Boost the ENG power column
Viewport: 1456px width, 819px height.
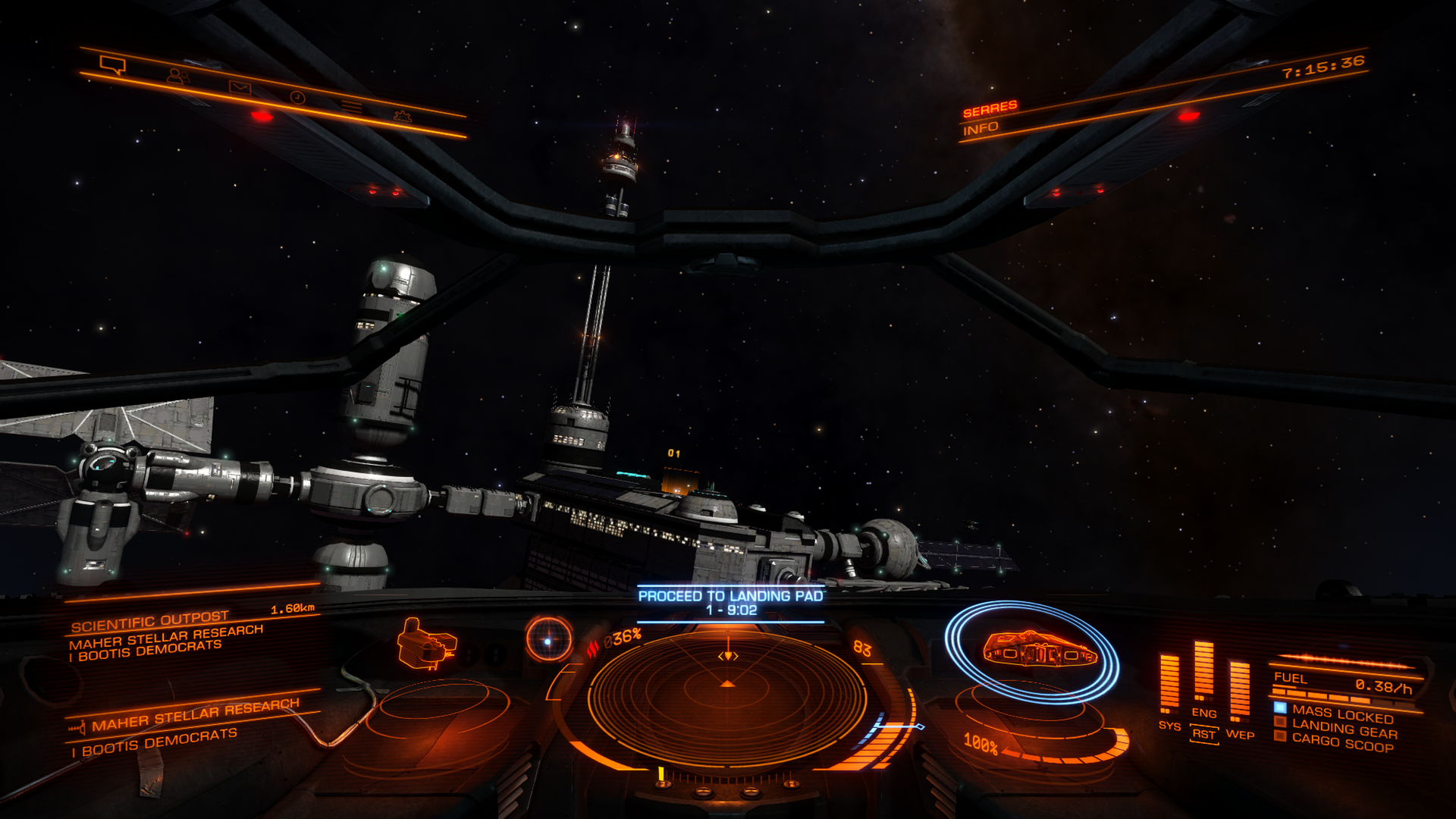[1203, 671]
